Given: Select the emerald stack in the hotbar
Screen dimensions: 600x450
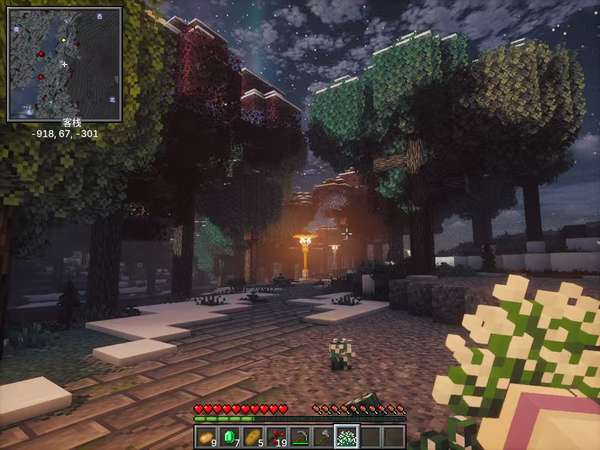Looking at the screenshot, I should coord(228,437).
